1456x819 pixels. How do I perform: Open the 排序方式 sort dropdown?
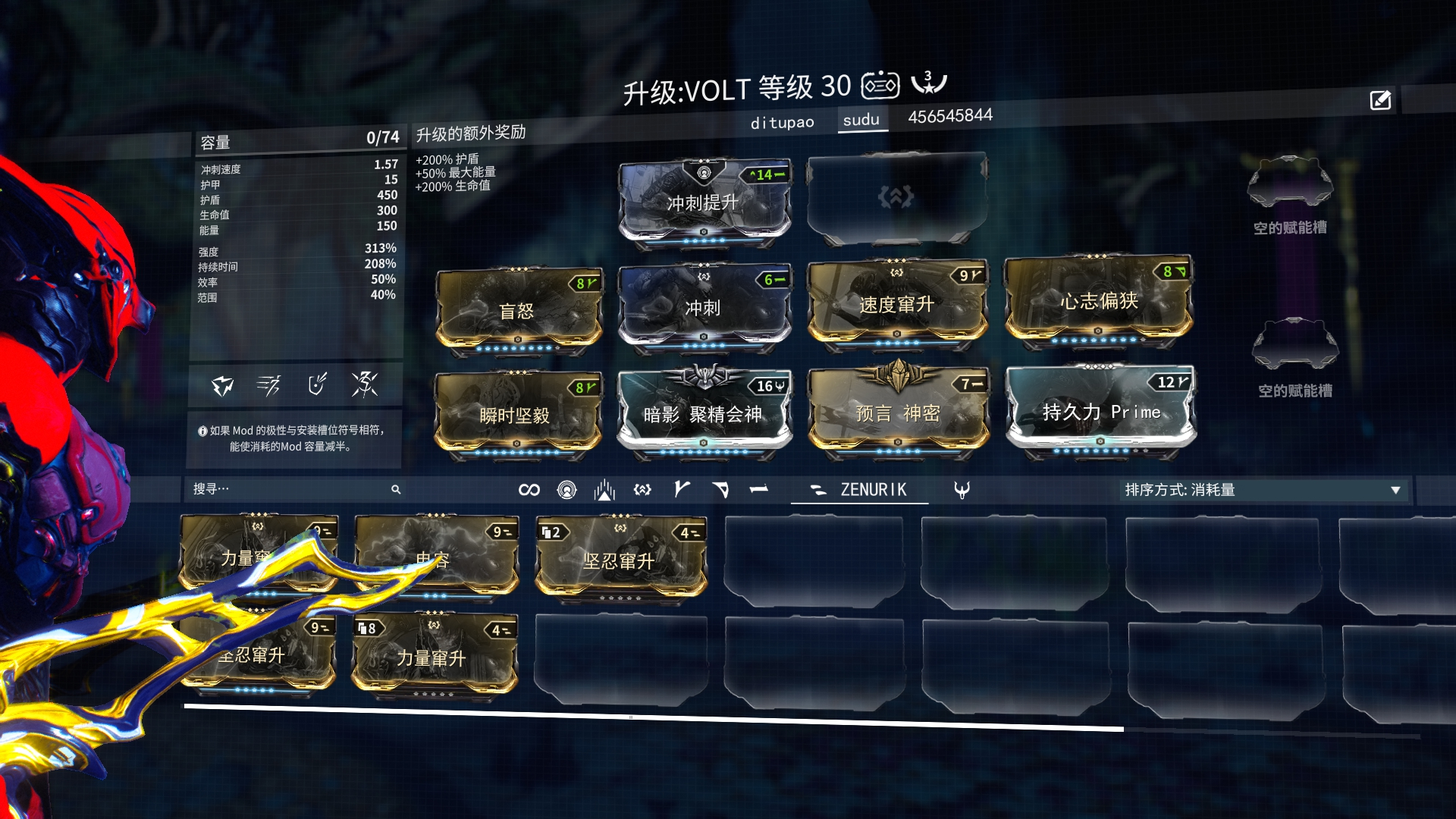pyautogui.click(x=1262, y=490)
